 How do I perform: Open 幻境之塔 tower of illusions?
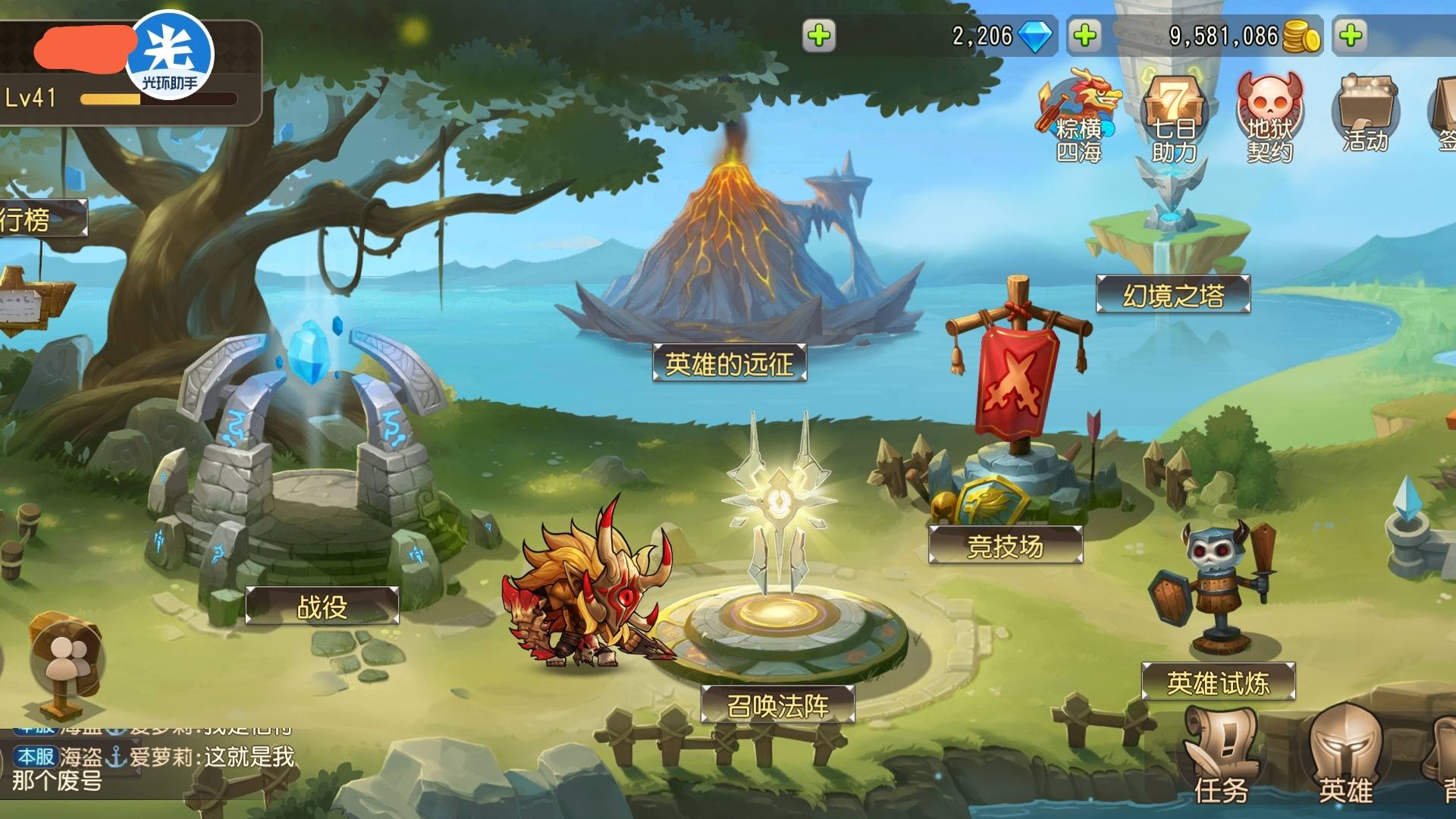point(1172,294)
